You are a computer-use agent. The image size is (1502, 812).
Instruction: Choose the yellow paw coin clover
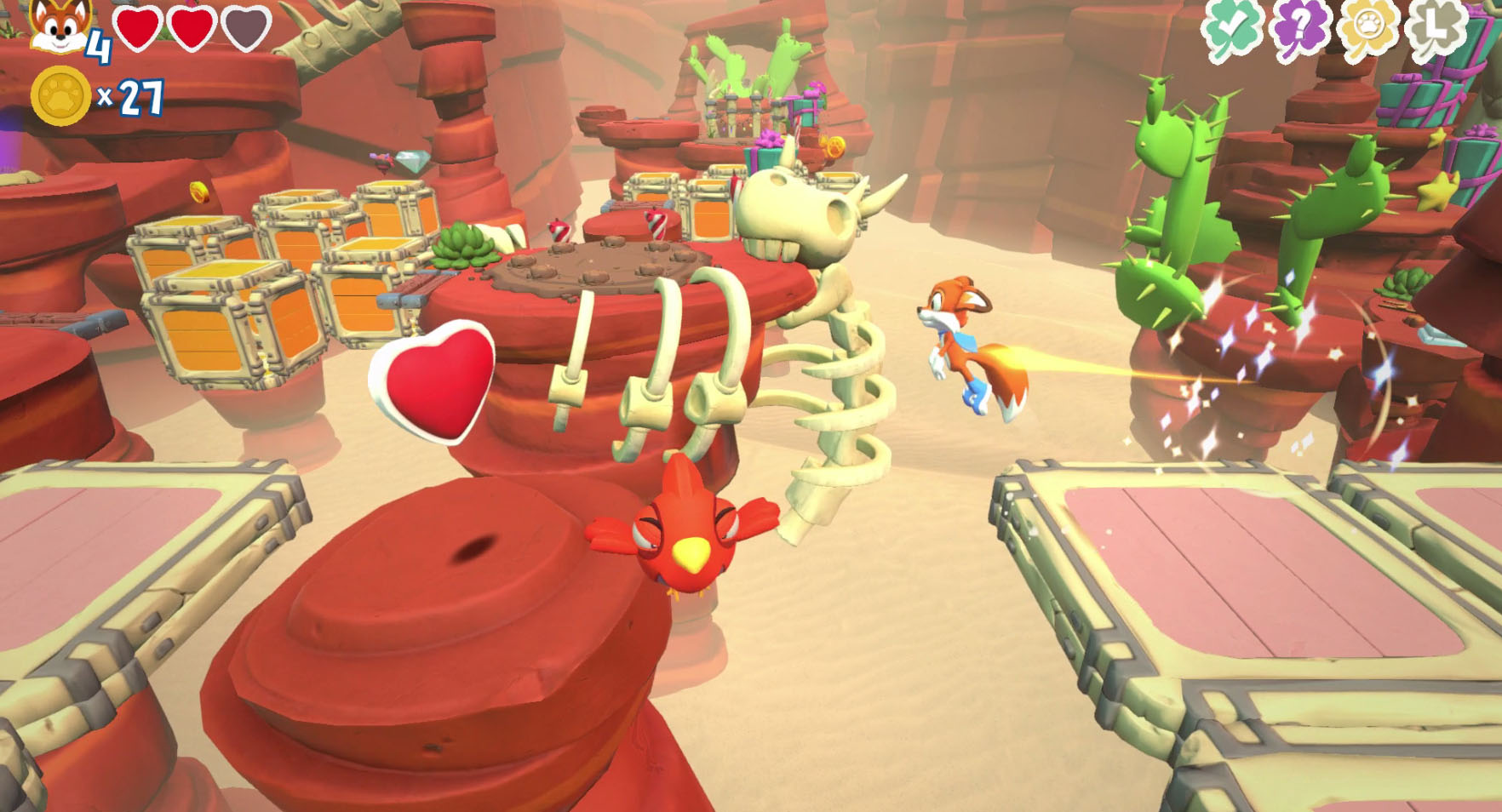pos(1368,27)
